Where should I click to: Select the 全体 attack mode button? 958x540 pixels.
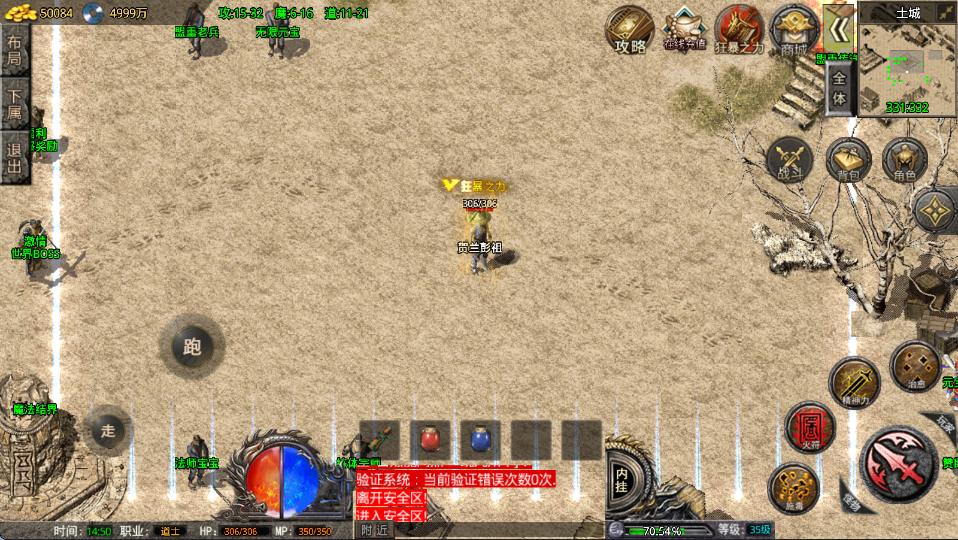tap(840, 91)
